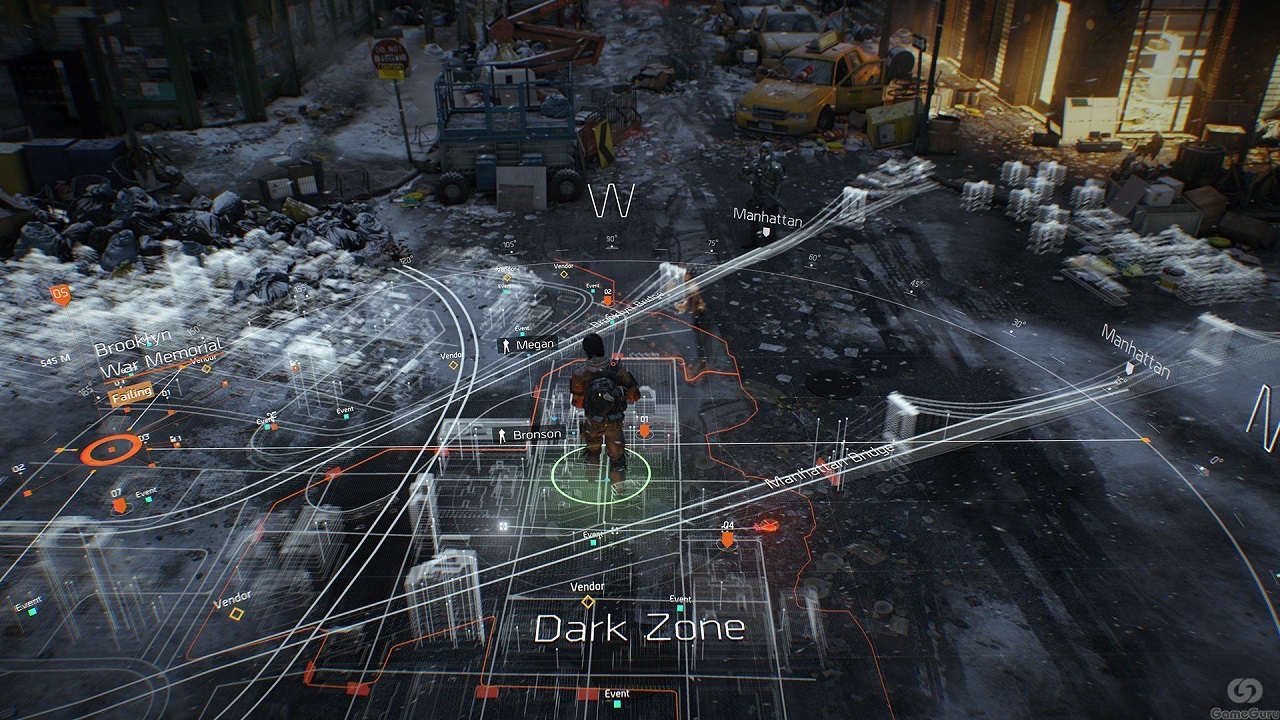The width and height of the screenshot is (1280, 720).
Task: Select teammate Megan's map label
Action: 528,345
